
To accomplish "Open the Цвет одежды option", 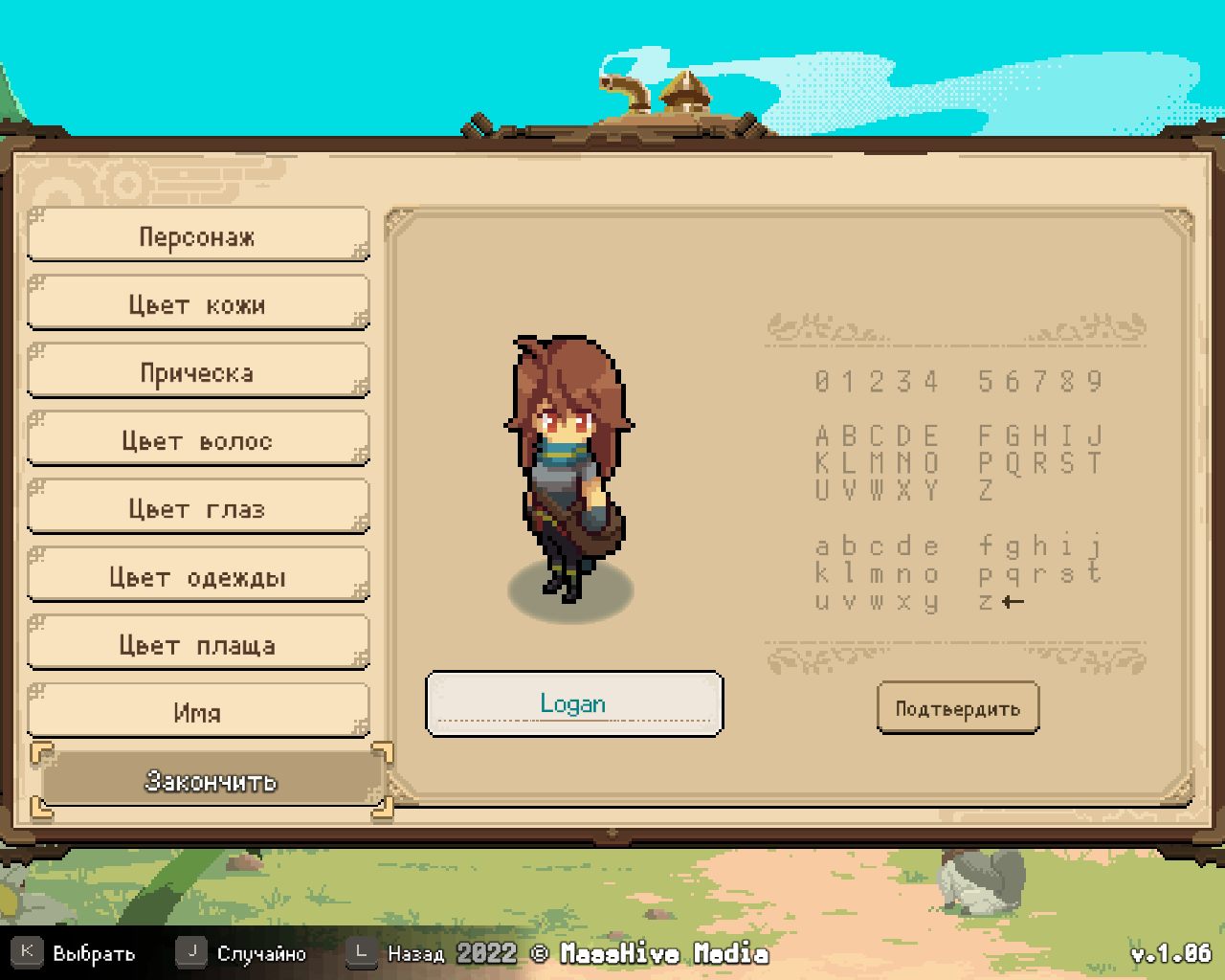I will (x=197, y=575).
